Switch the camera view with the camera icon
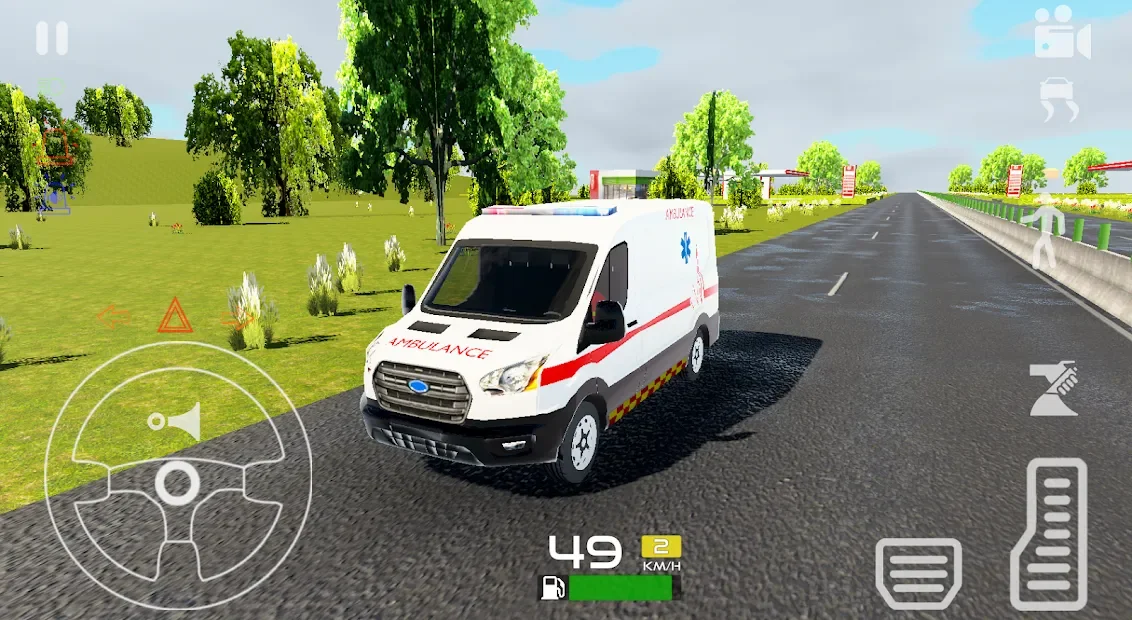 1062,32
